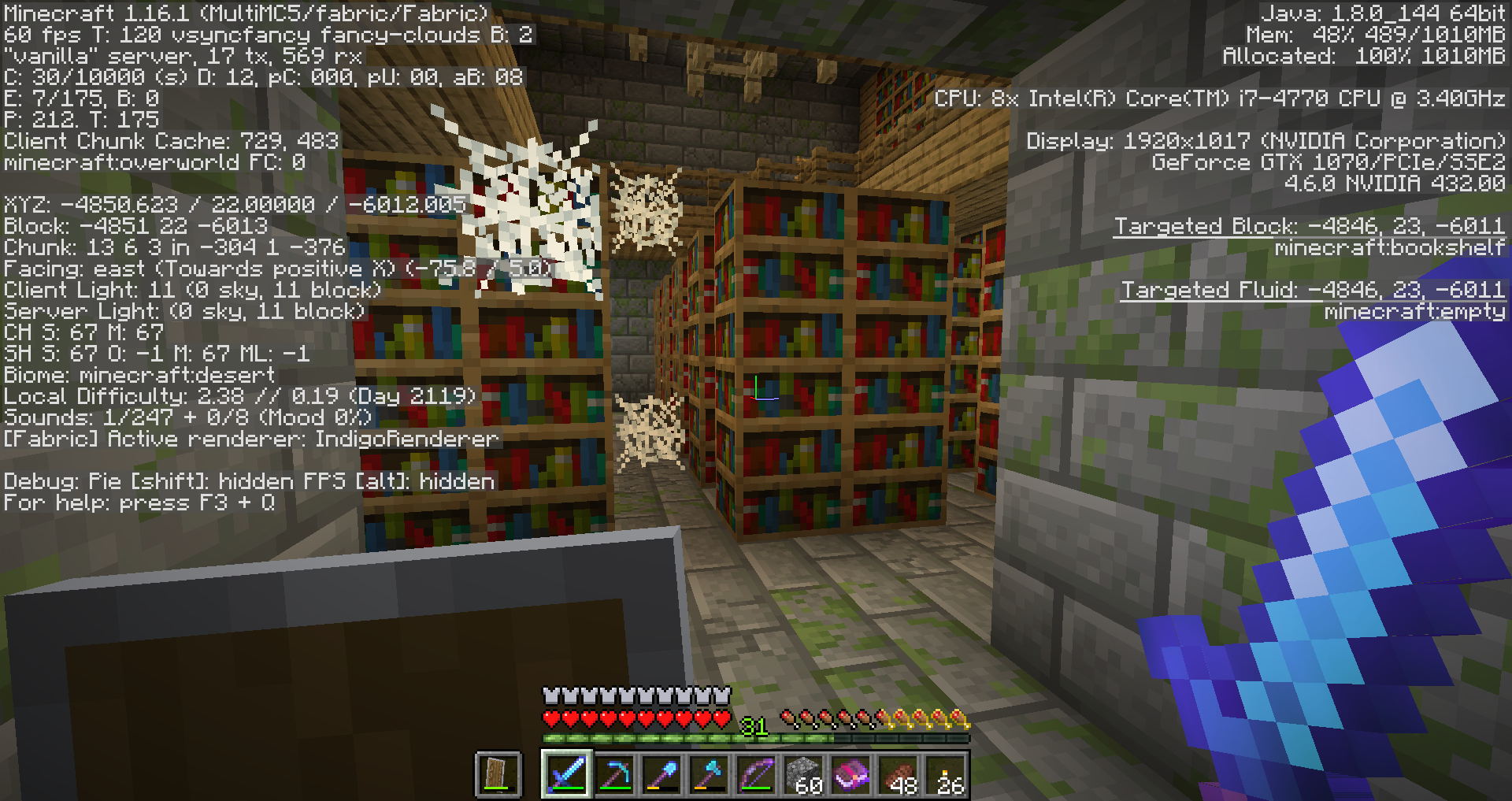
Task: Choose the cobblestone stack of 60
Action: (x=803, y=773)
